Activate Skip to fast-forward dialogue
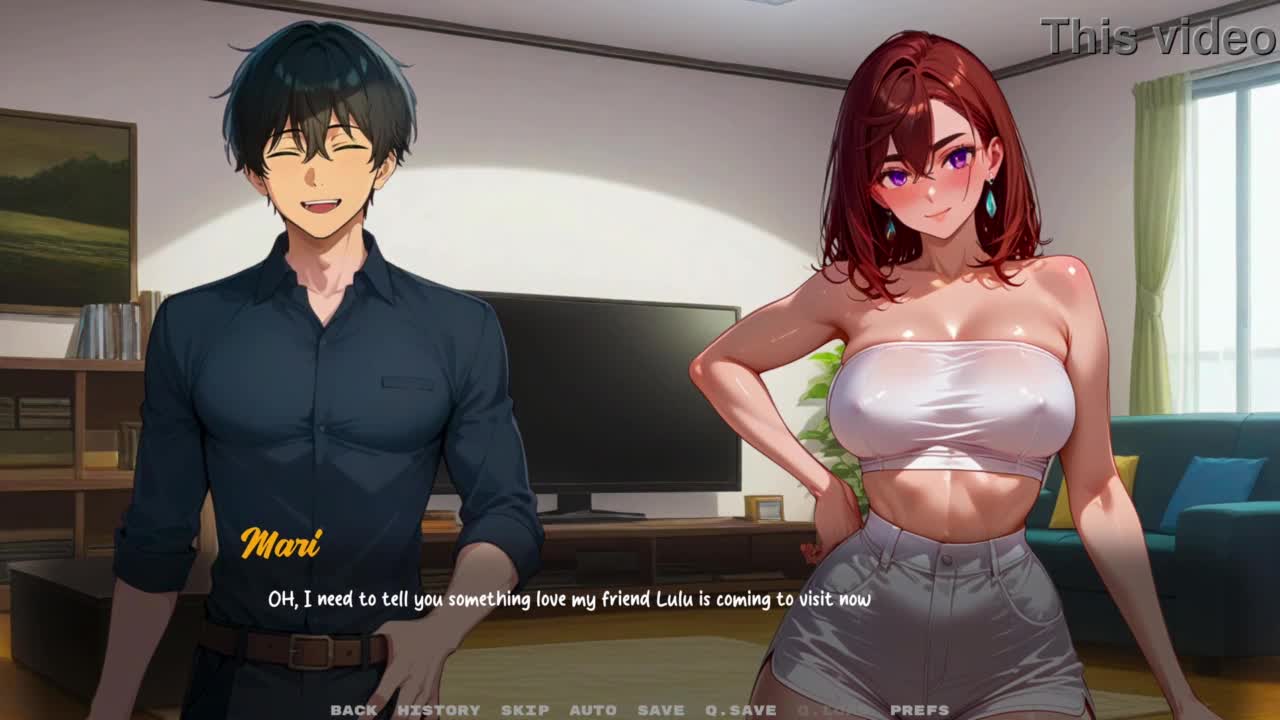The height and width of the screenshot is (720, 1280). [x=525, y=710]
